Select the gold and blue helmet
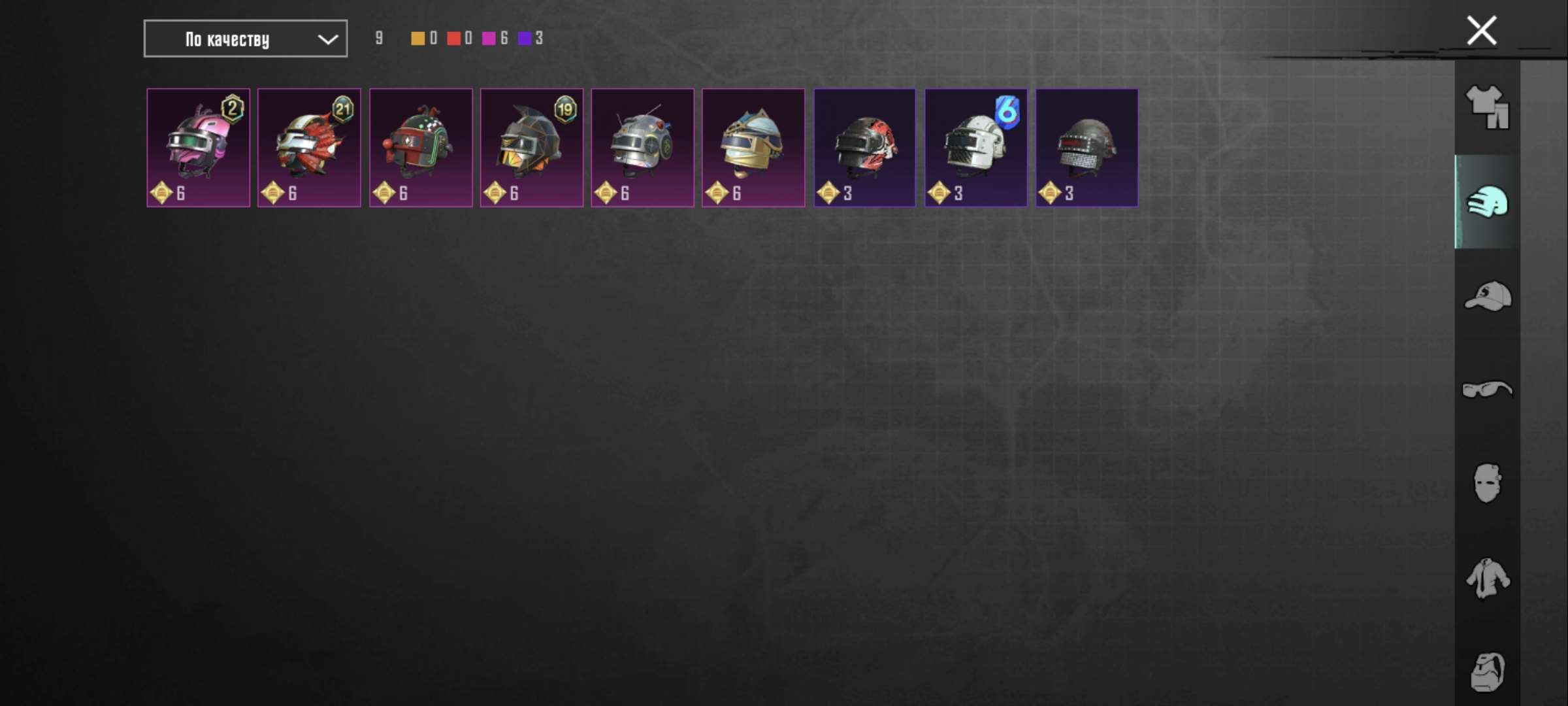The height and width of the screenshot is (706, 1568). 753,148
